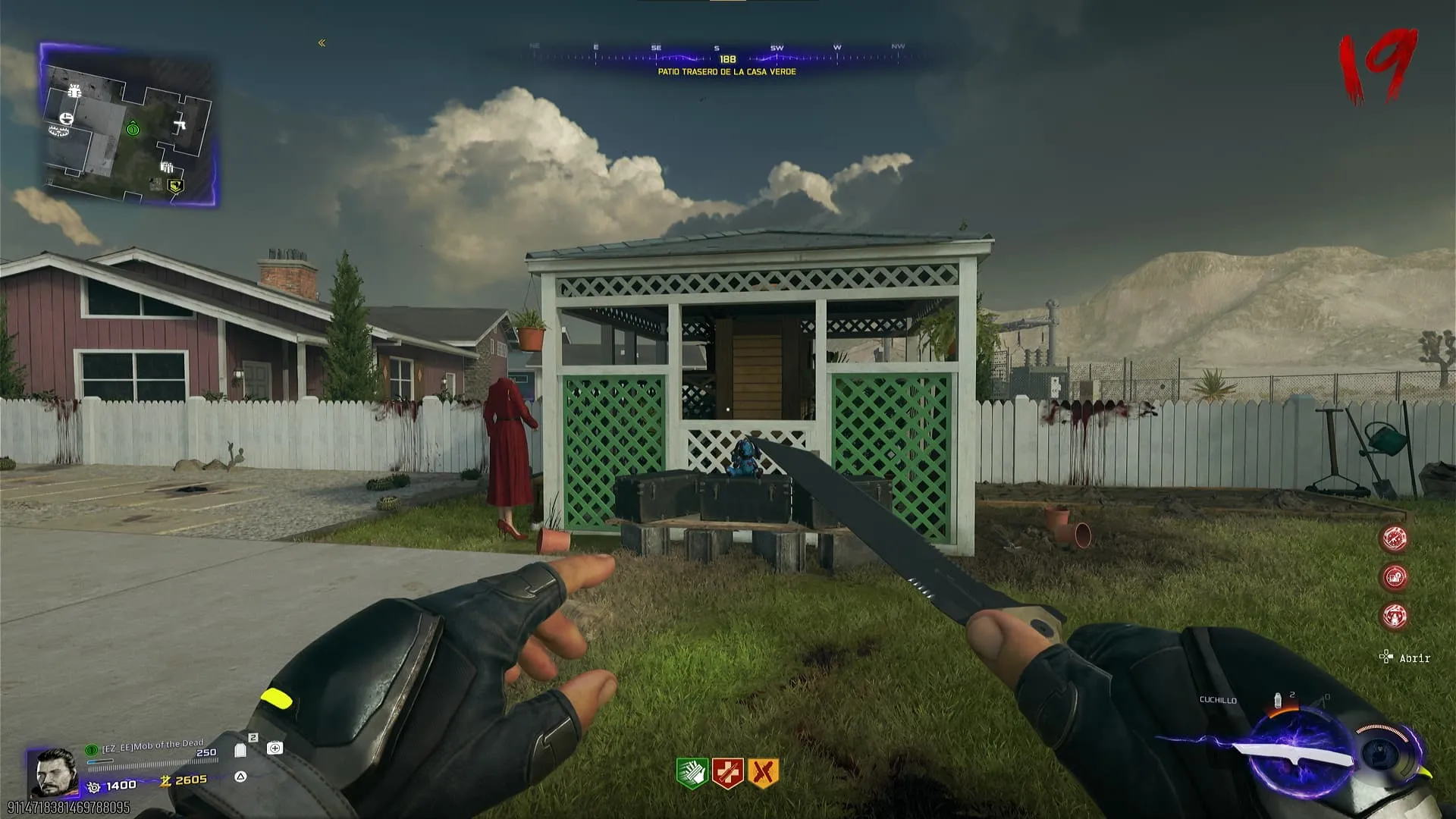Select the green hands perk icon
The height and width of the screenshot is (819, 1456).
click(x=692, y=773)
